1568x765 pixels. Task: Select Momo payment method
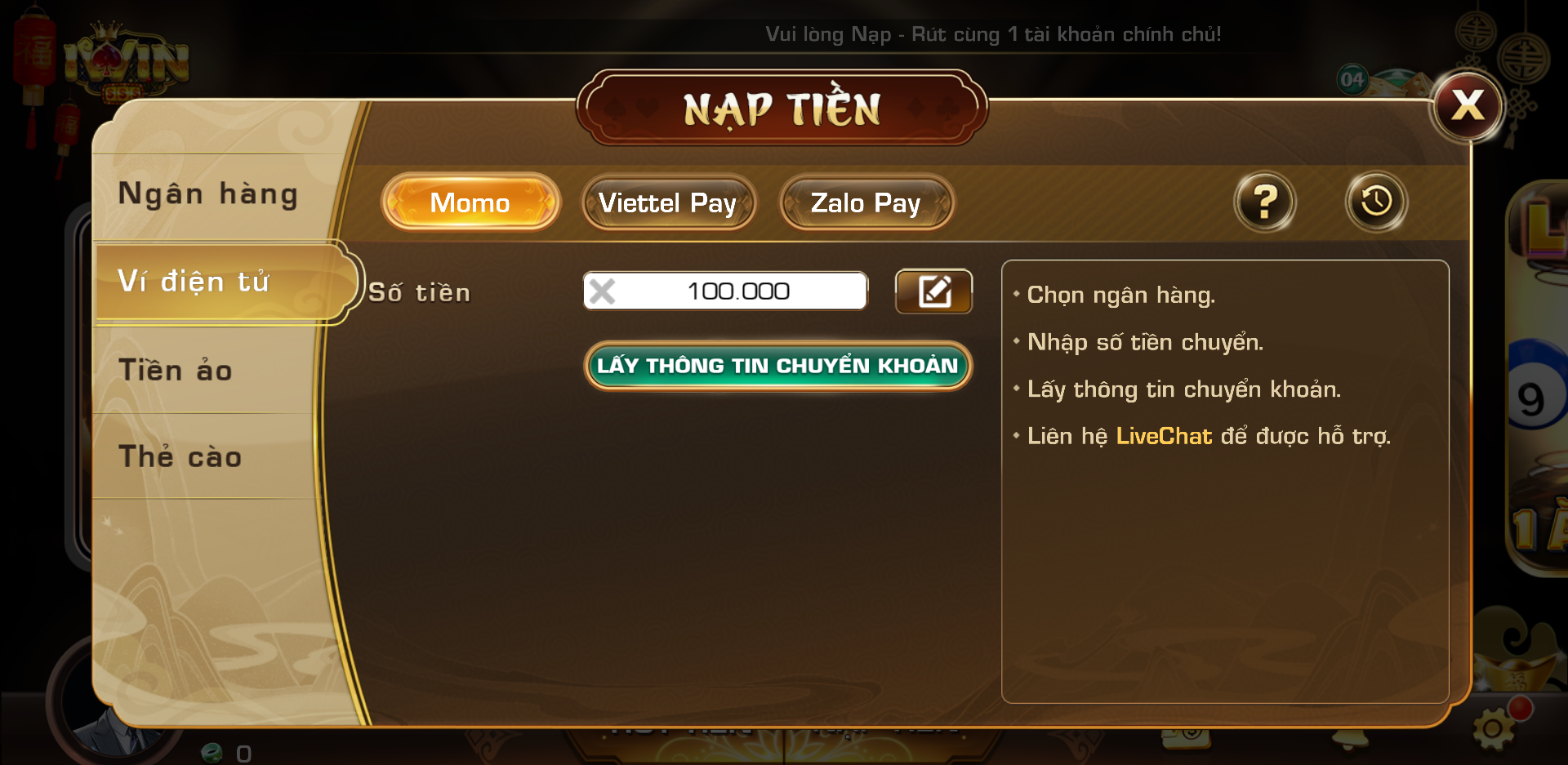tap(470, 202)
